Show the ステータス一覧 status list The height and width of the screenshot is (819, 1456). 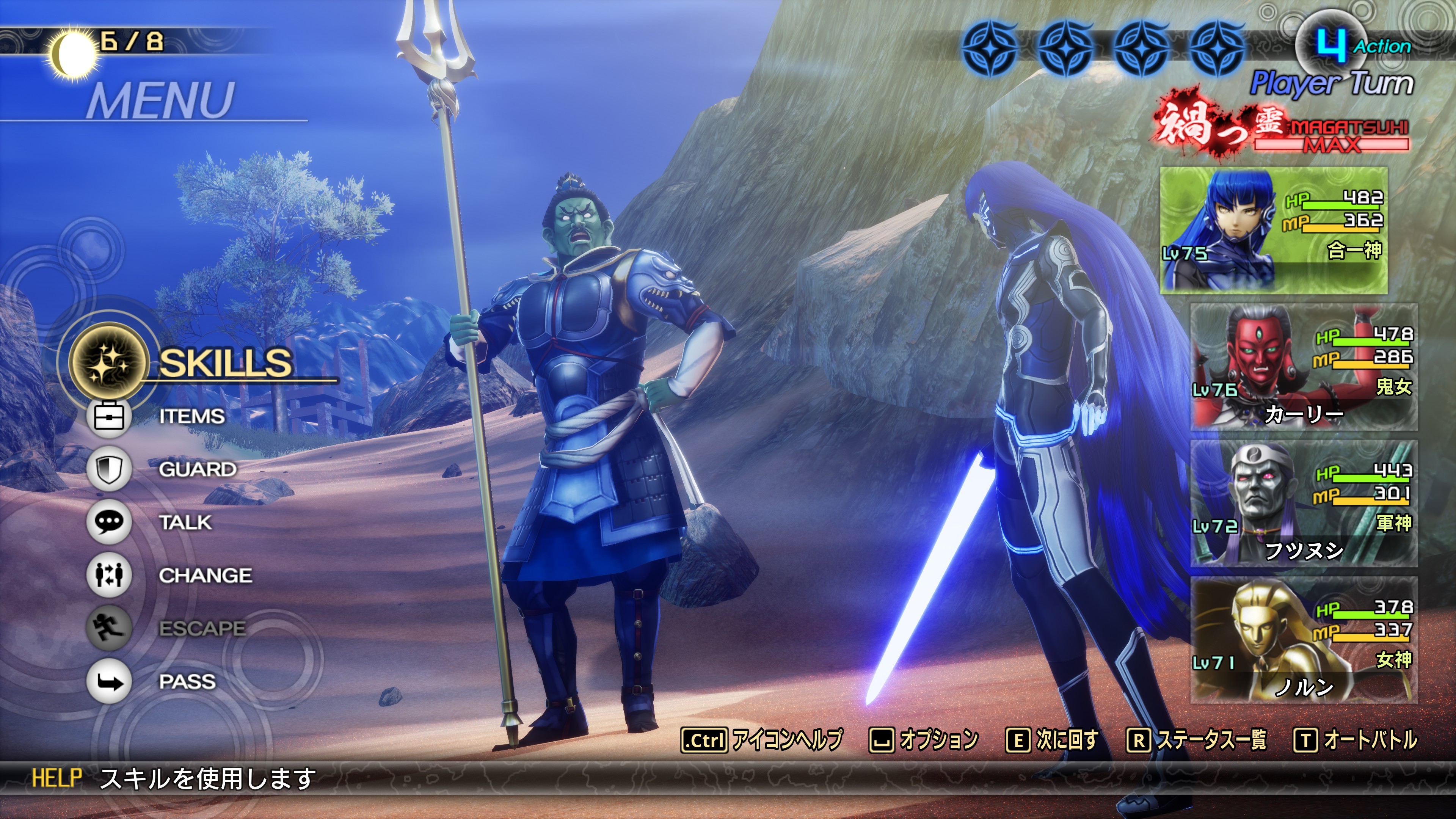[x=1197, y=740]
